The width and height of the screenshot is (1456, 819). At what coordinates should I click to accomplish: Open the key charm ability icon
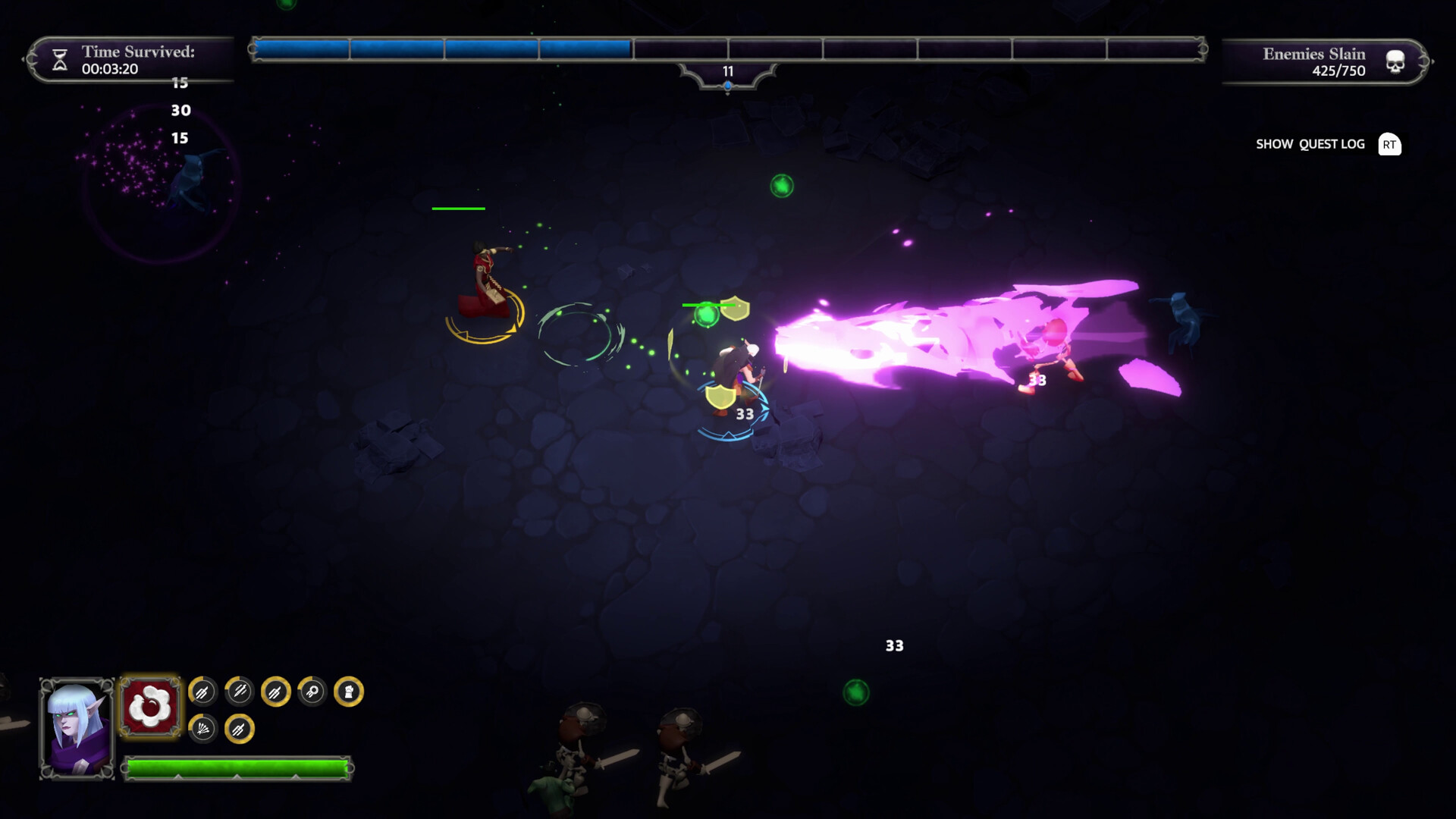(313, 692)
